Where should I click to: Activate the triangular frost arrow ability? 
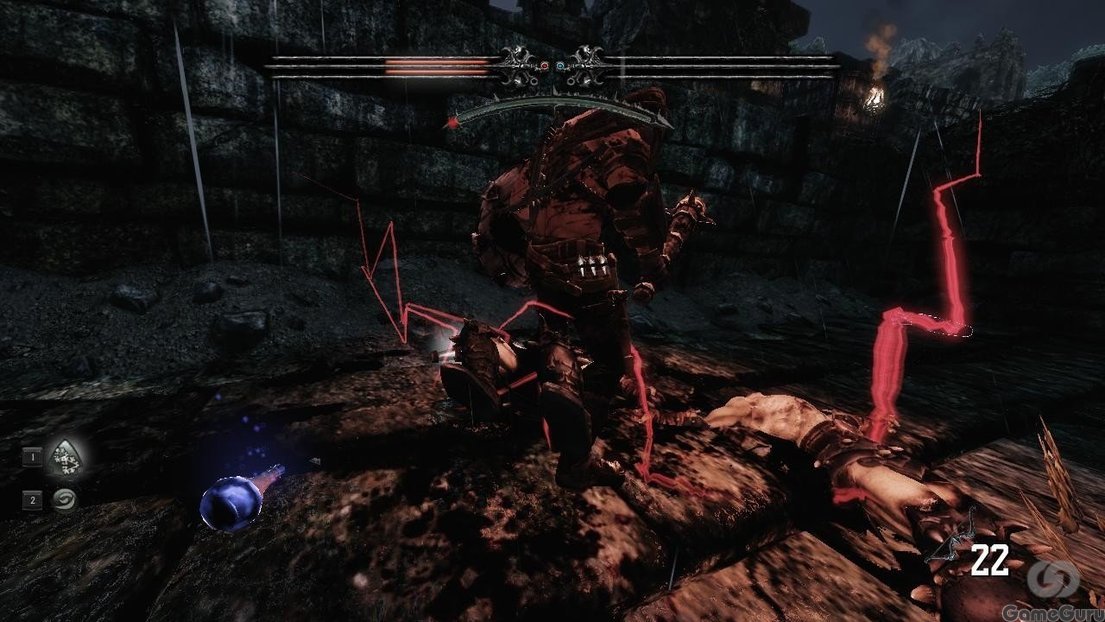[x=65, y=458]
